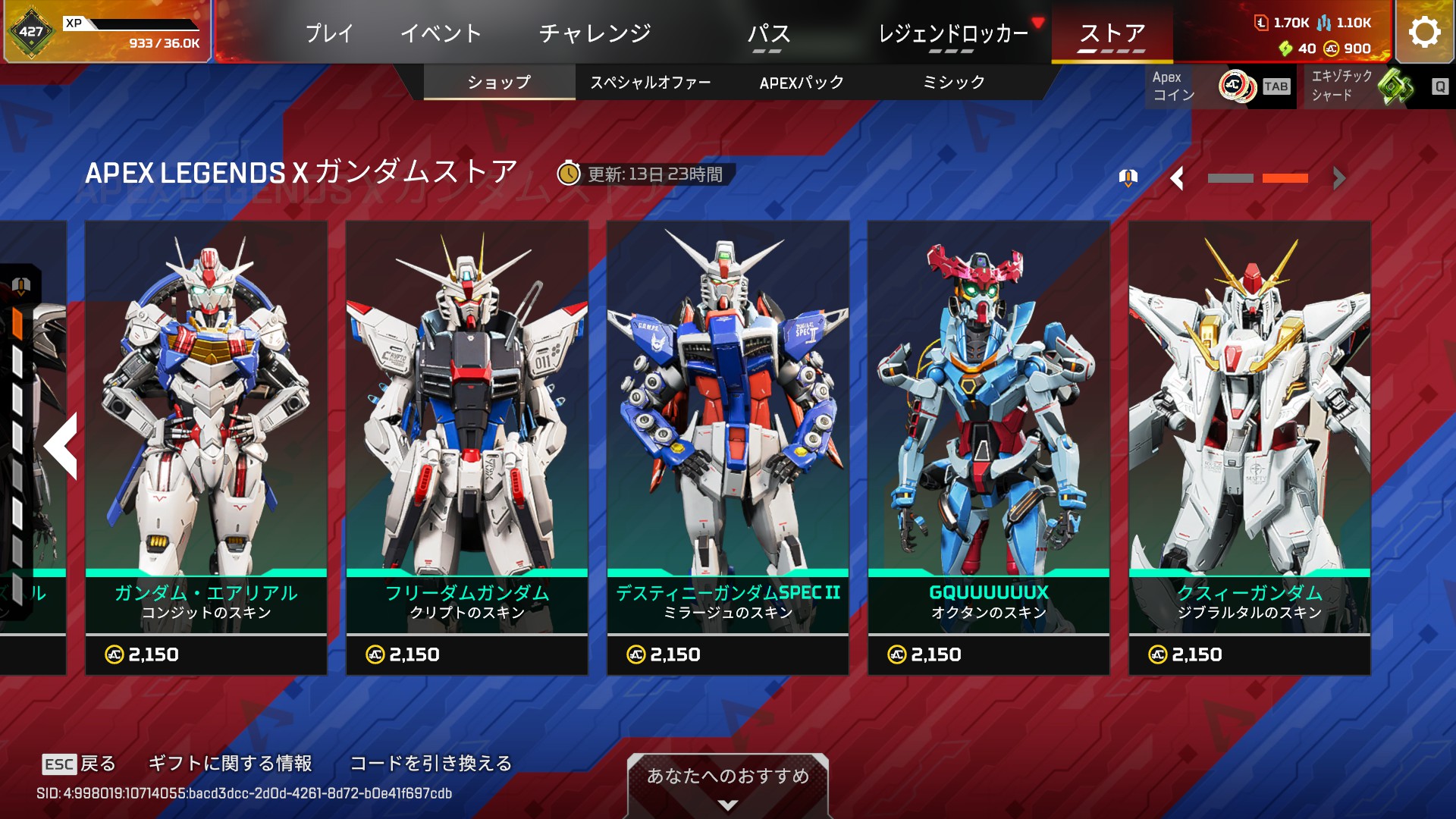Select the ショップ sub-tab
The height and width of the screenshot is (819, 1456).
[x=499, y=83]
